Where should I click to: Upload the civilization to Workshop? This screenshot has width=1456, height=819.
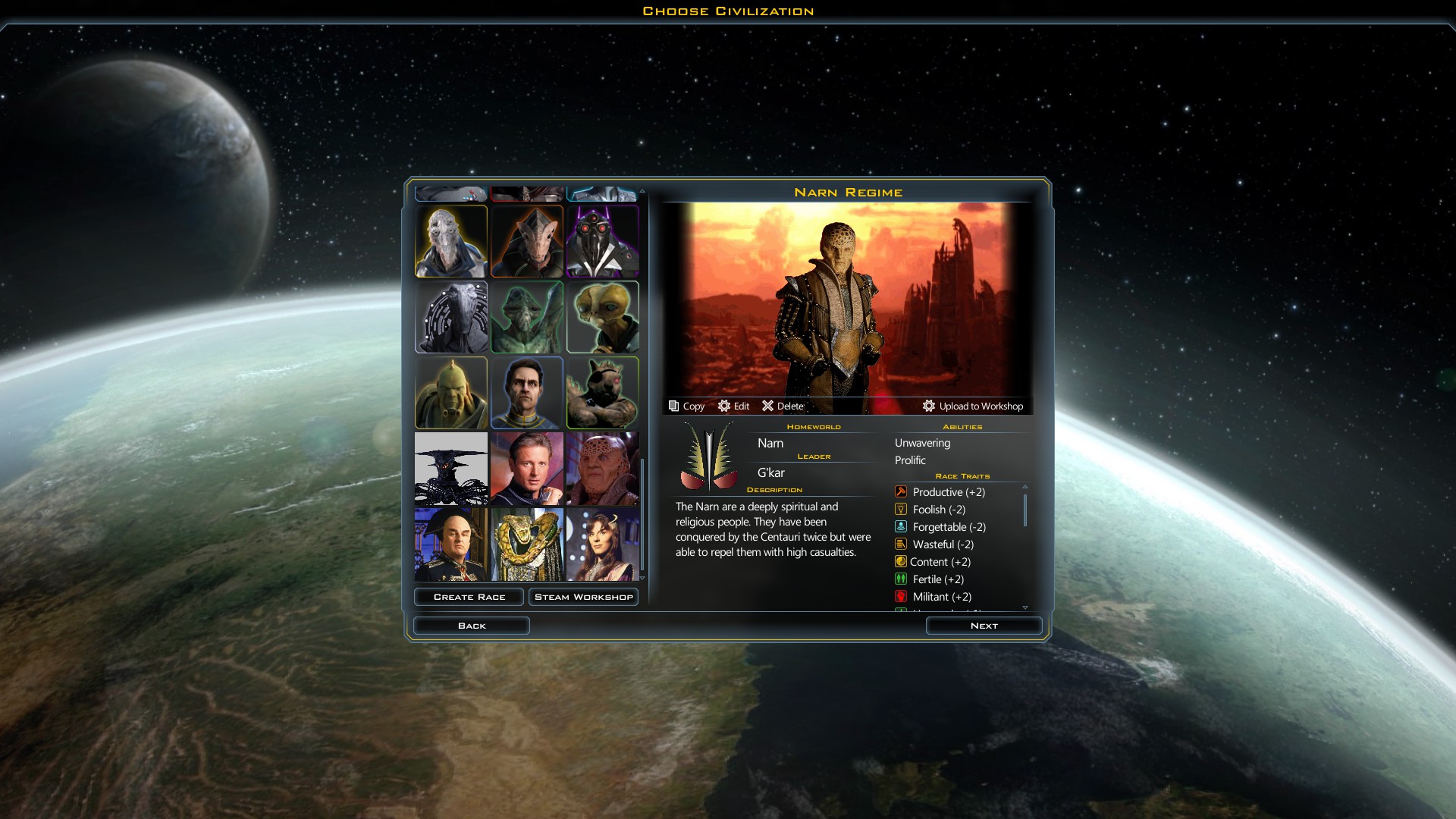pos(973,406)
